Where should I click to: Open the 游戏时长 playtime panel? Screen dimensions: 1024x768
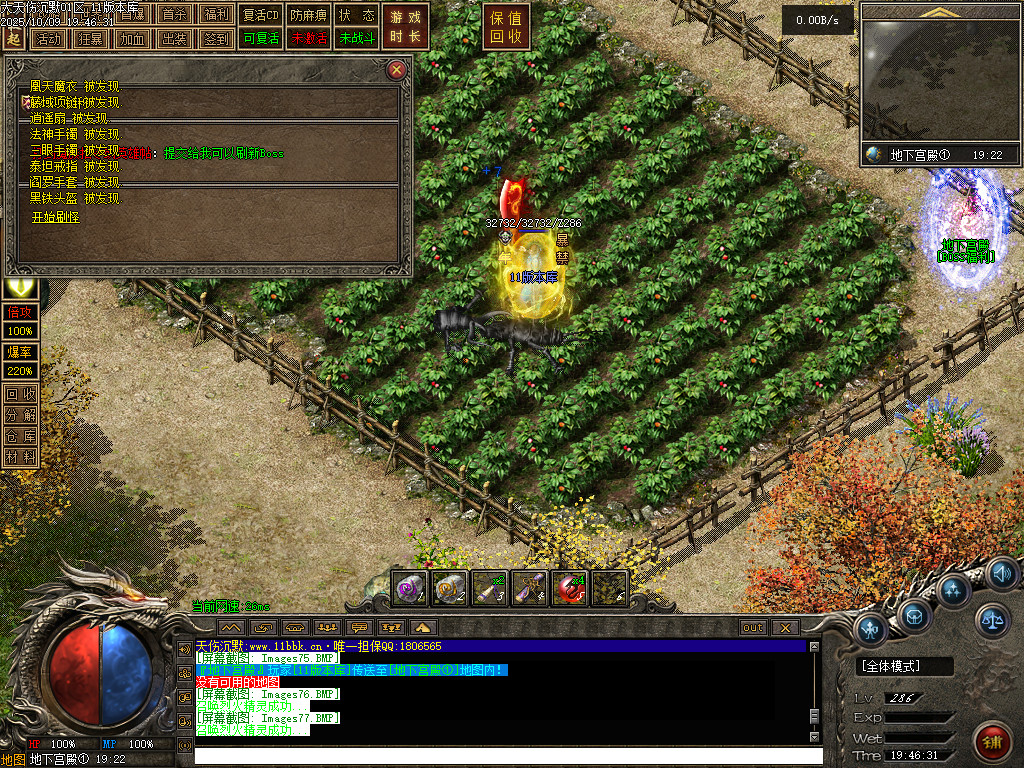tap(407, 27)
